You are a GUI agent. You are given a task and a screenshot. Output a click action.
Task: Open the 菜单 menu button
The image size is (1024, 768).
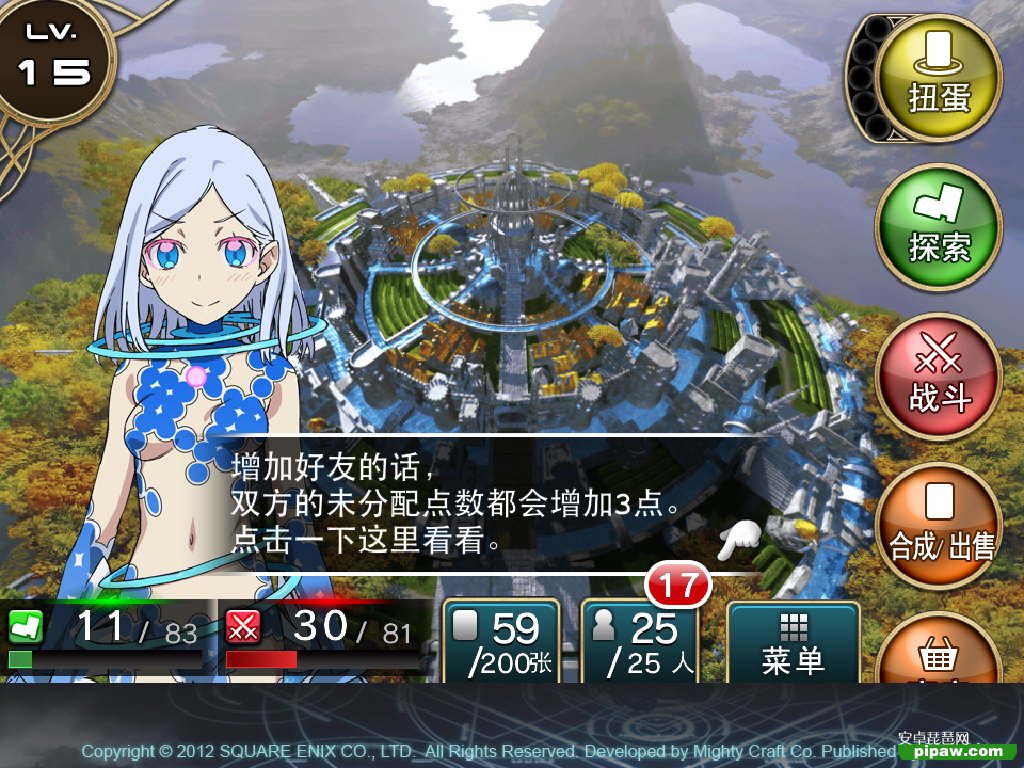[793, 642]
